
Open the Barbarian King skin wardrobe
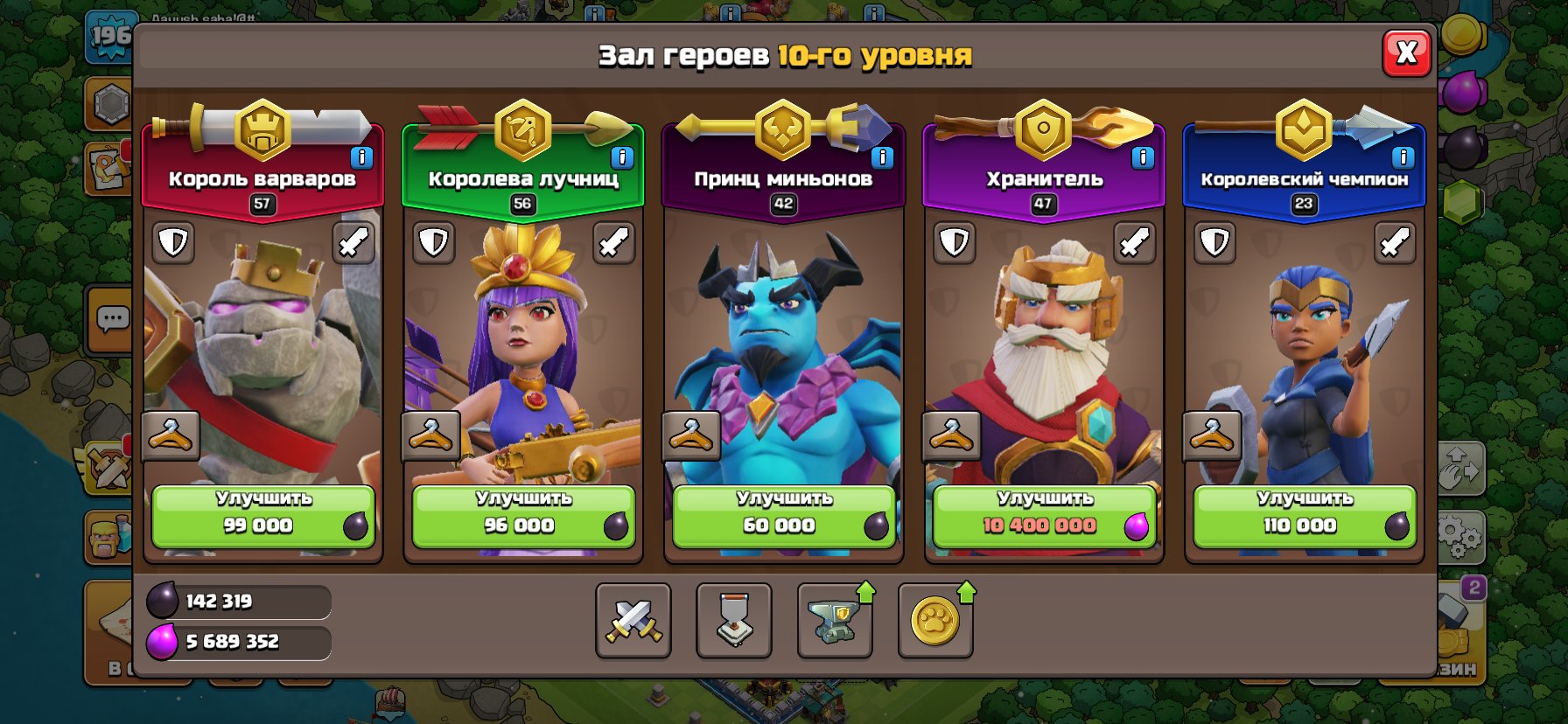[x=171, y=437]
